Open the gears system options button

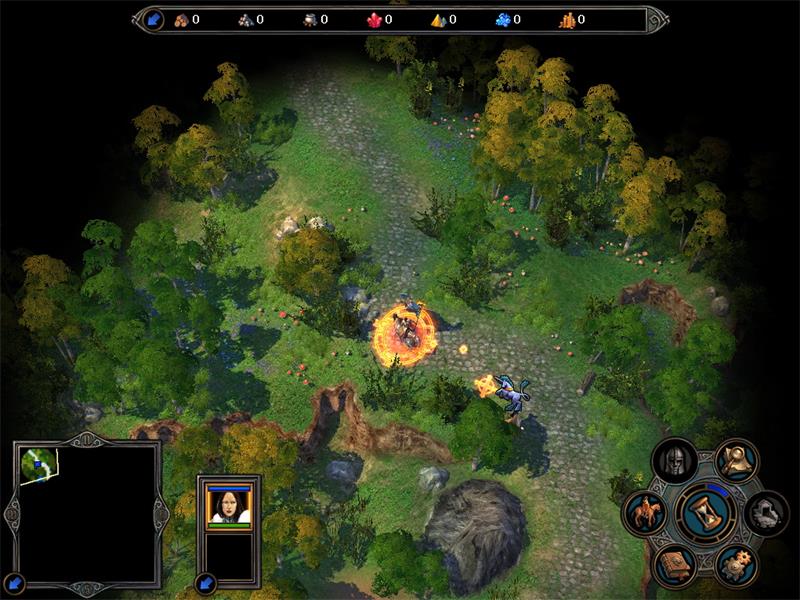click(x=736, y=566)
